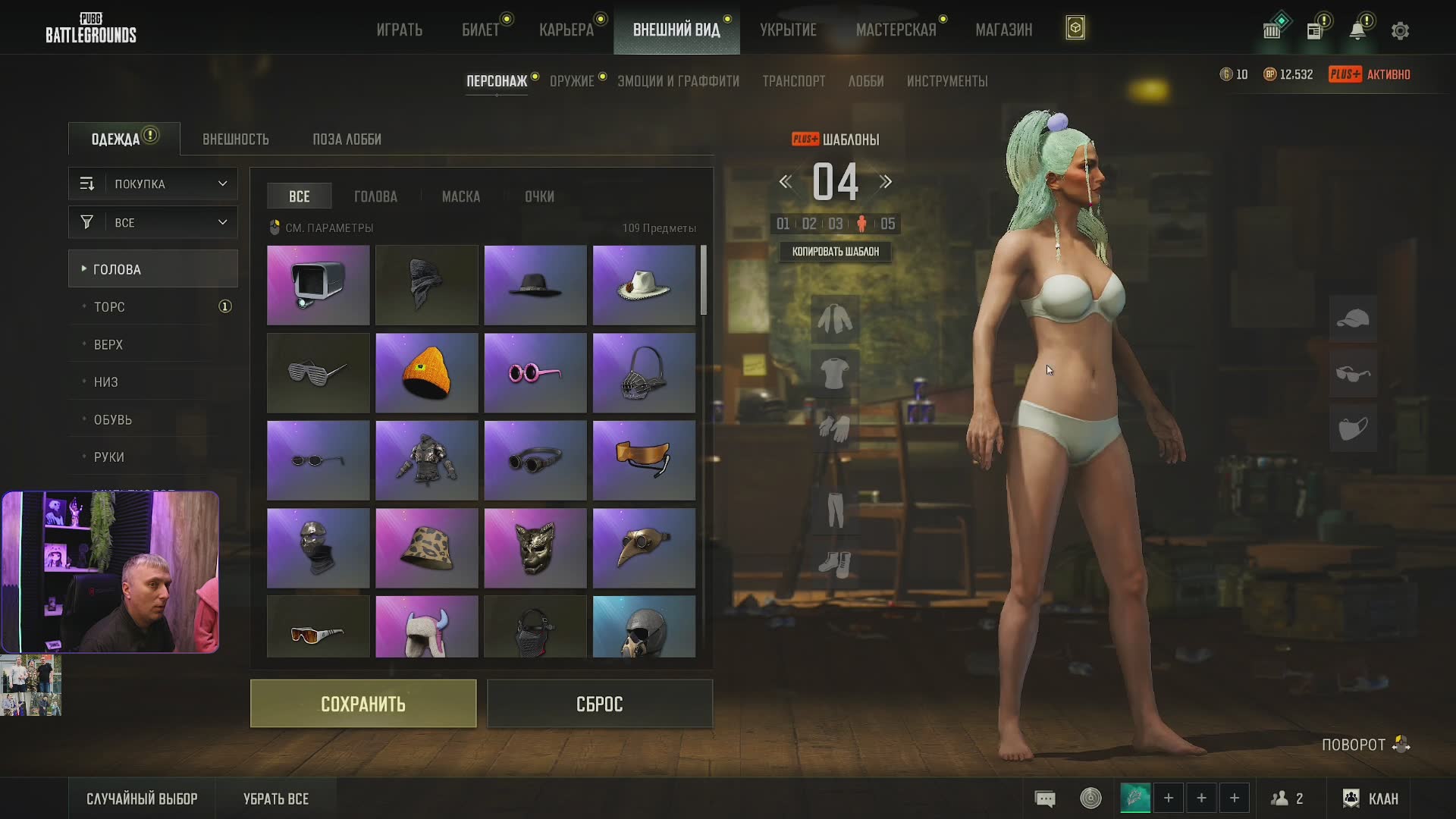The image size is (1456, 819).
Task: Select the Поза лобби tab
Action: (x=347, y=140)
